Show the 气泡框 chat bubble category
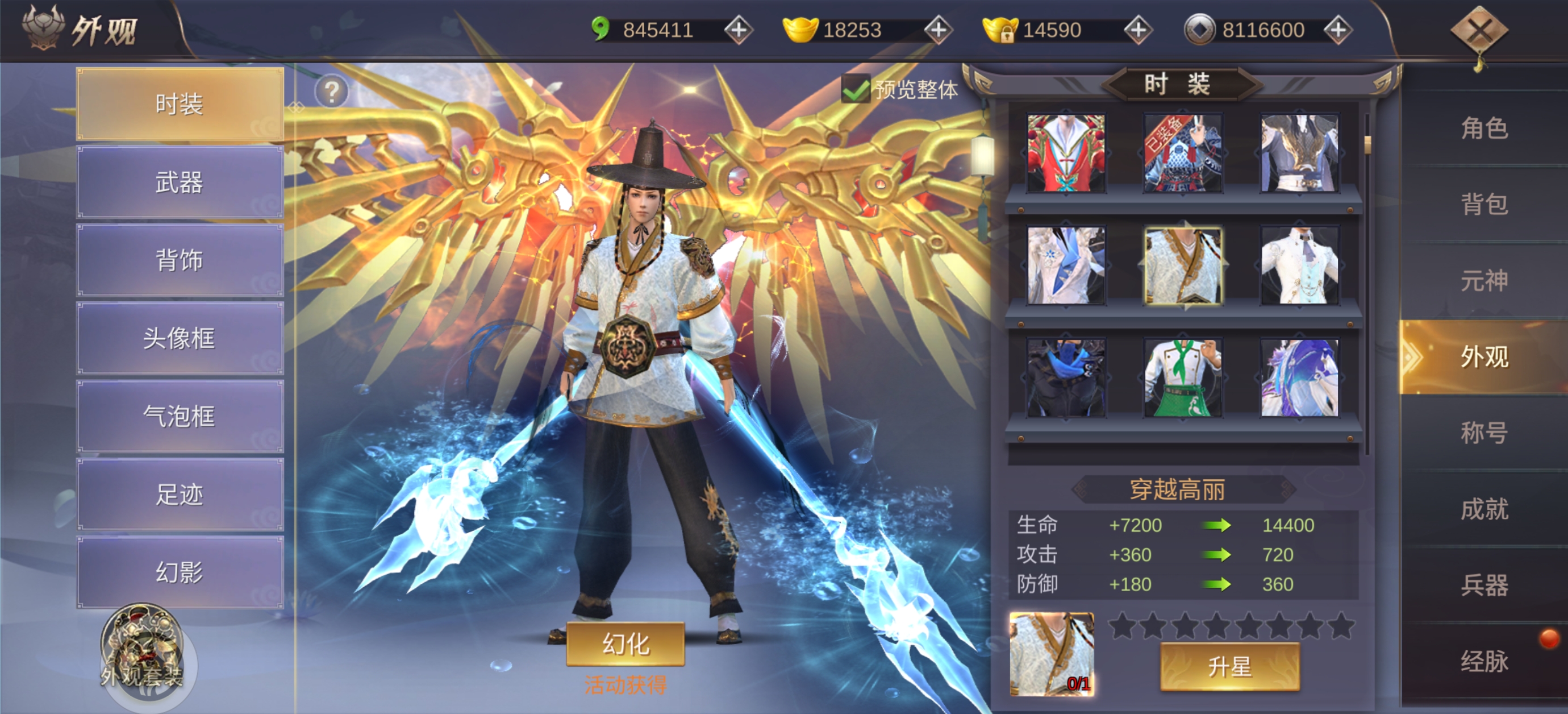 (180, 416)
